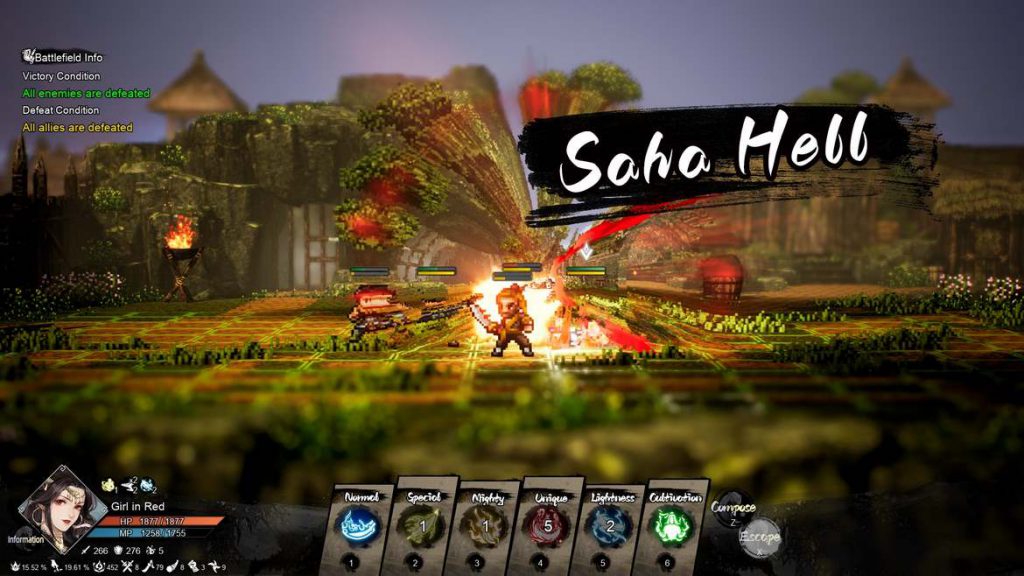Select the Normal skill card
The width and height of the screenshot is (1024, 576).
point(362,527)
